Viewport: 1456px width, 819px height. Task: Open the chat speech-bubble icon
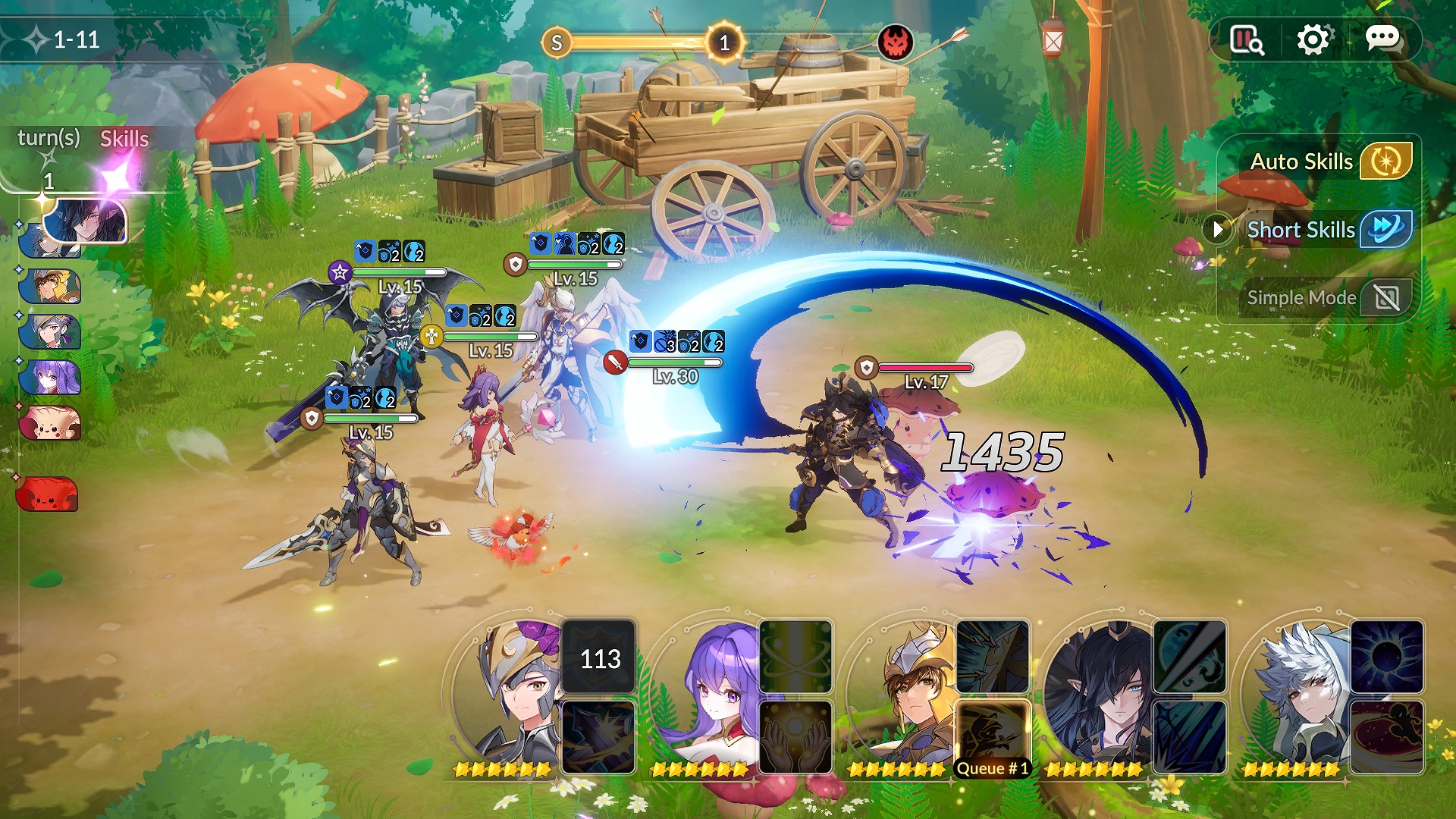coord(1385,40)
